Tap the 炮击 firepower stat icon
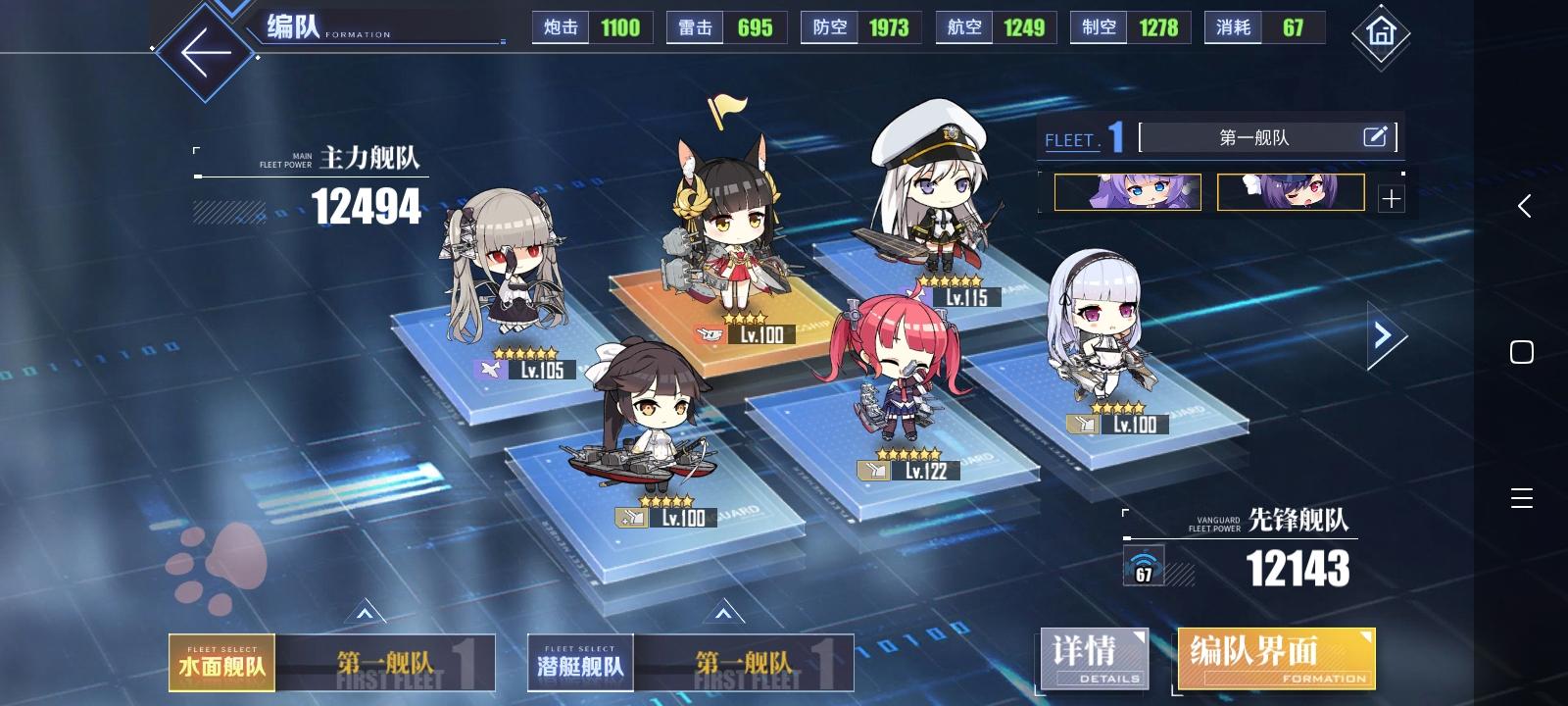This screenshot has width=1568, height=706. 559,27
